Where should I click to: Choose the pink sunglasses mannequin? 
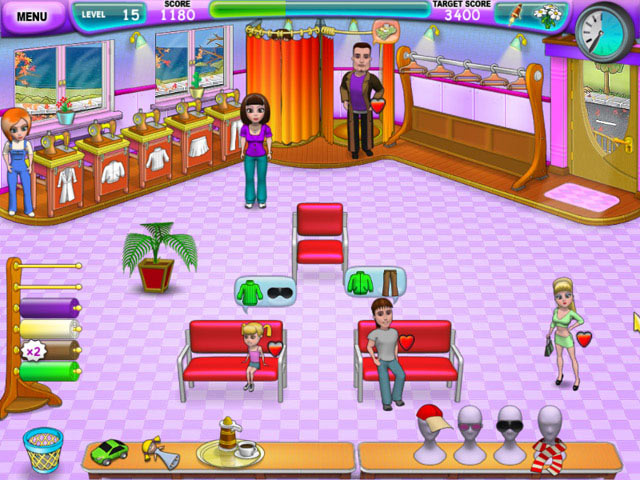469,427
